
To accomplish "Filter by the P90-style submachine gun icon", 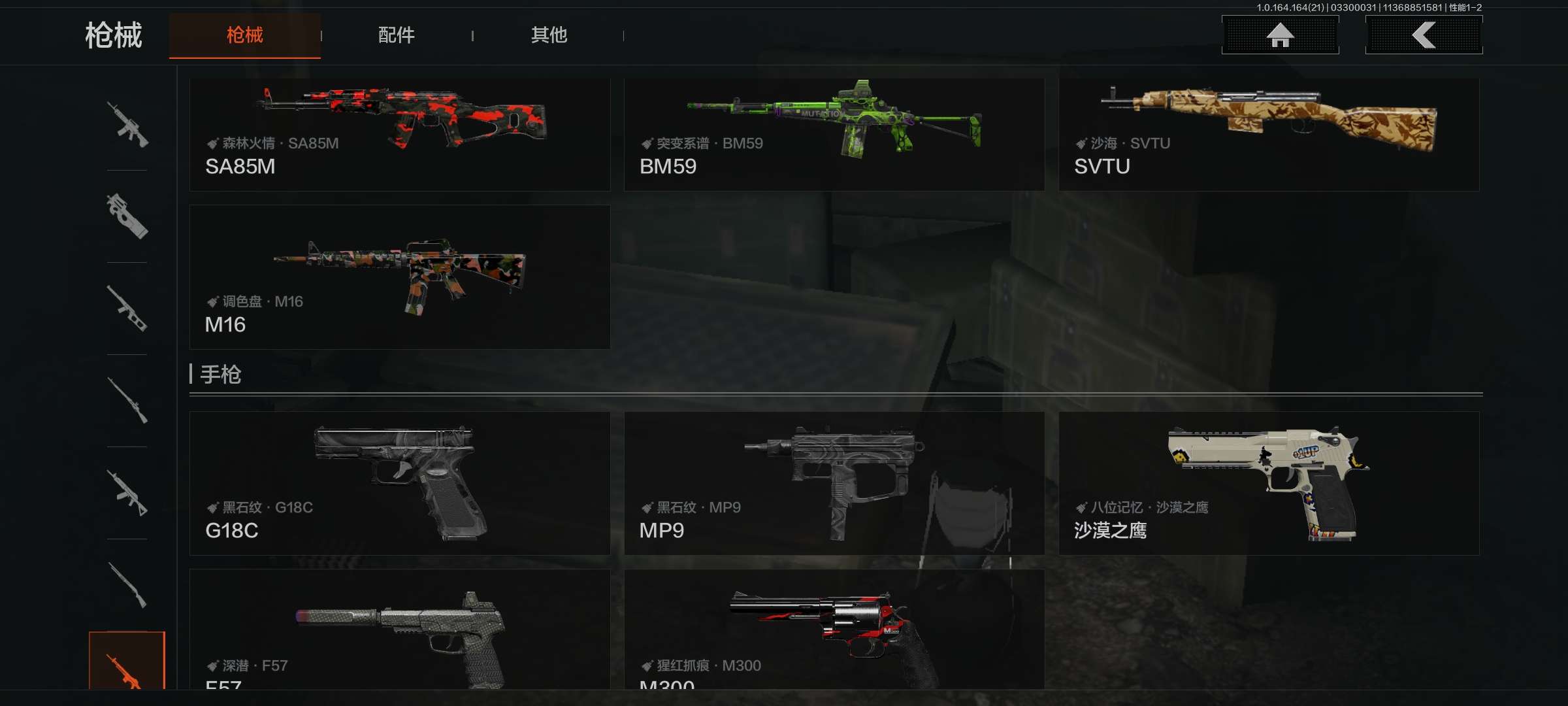I will point(127,216).
